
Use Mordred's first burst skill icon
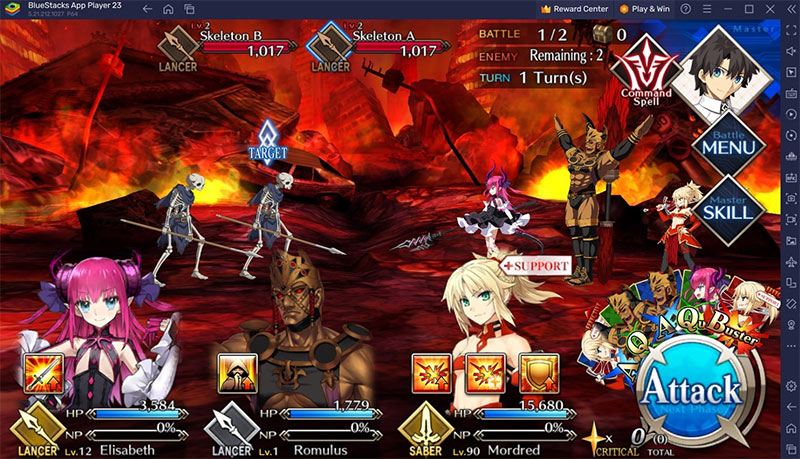(x=431, y=373)
